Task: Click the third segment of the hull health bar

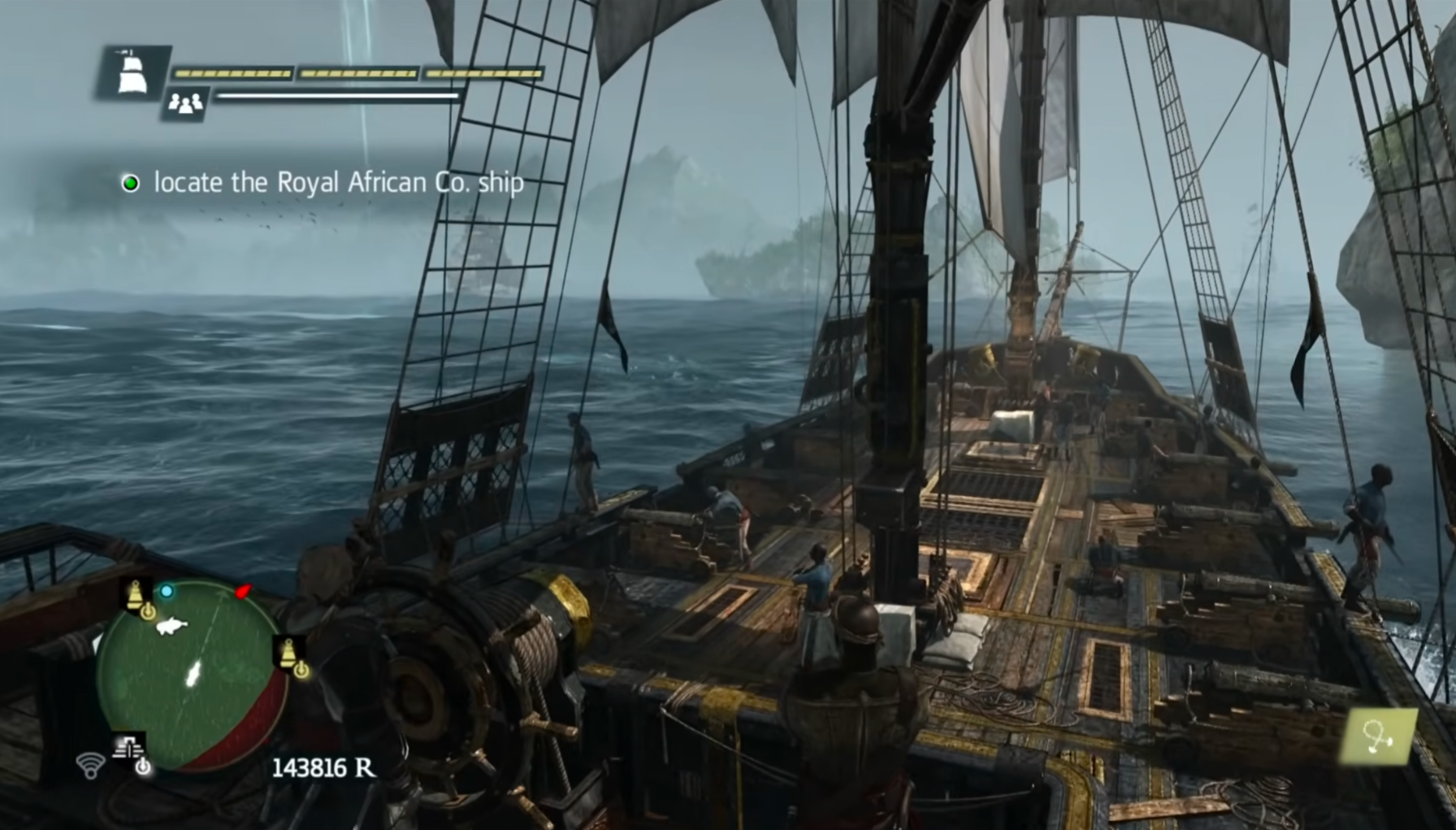Action: click(483, 72)
